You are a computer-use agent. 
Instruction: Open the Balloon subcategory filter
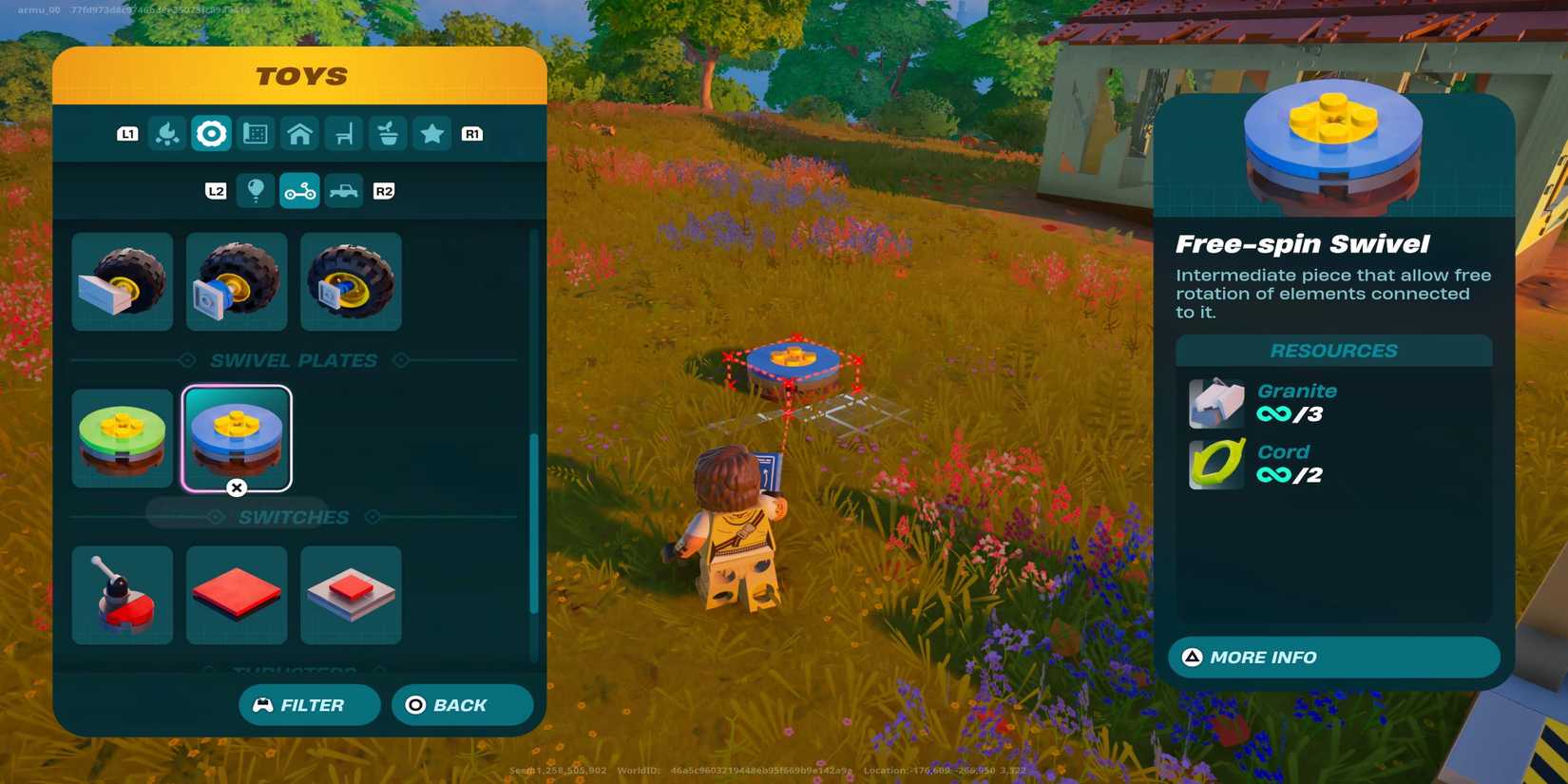tap(255, 191)
